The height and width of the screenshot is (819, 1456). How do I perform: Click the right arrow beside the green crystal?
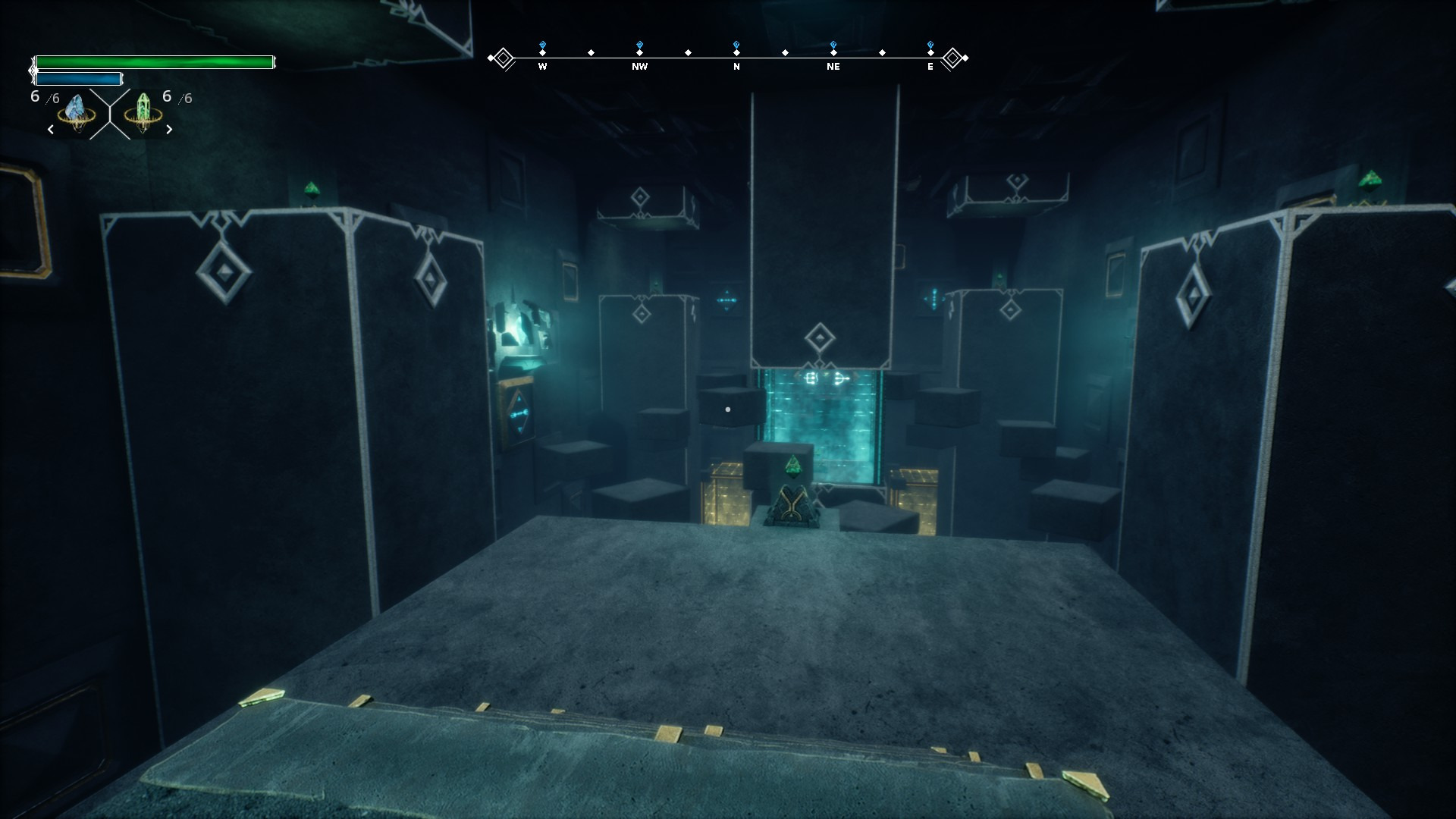click(x=169, y=130)
